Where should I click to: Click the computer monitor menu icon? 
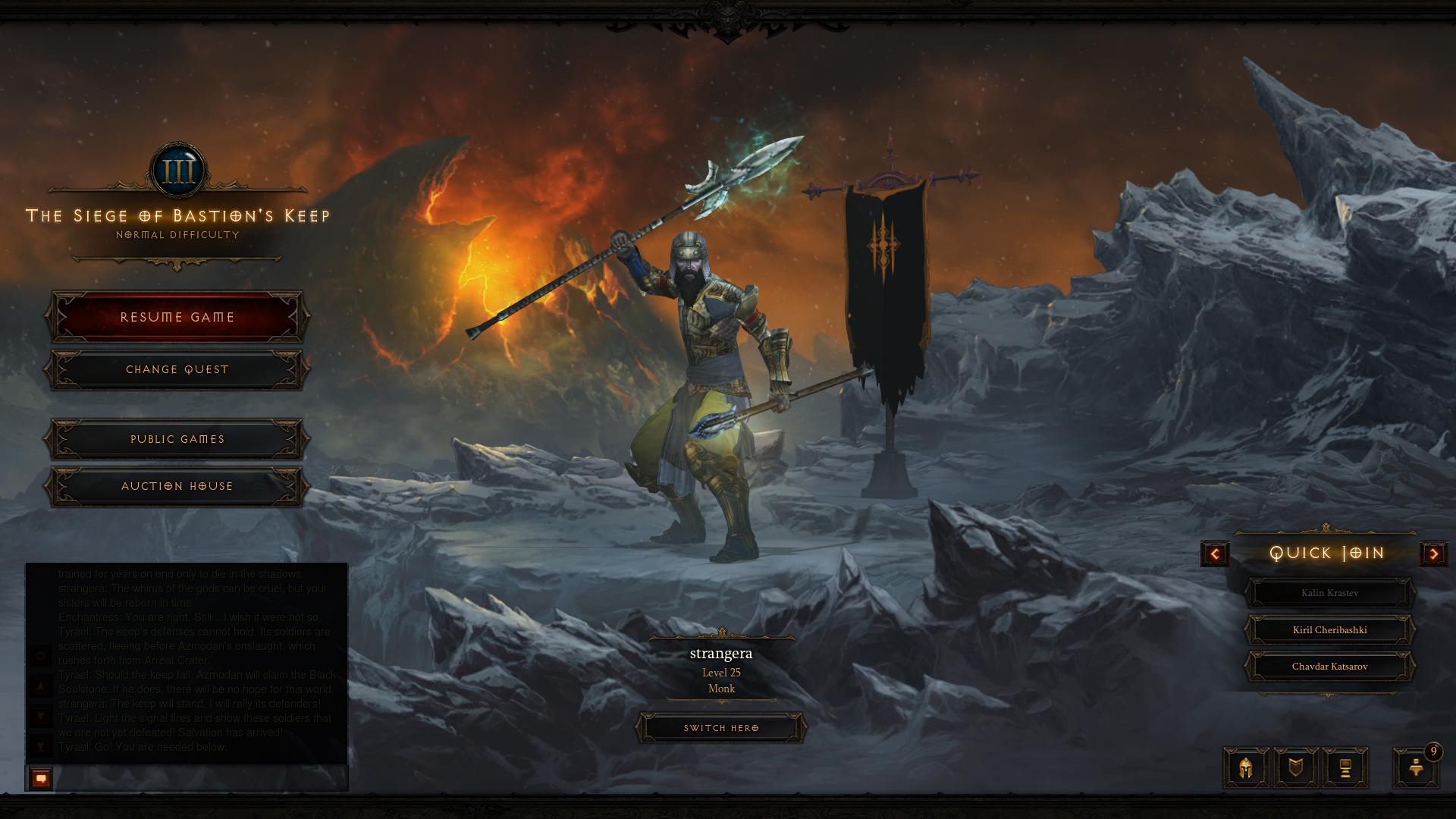(1345, 768)
